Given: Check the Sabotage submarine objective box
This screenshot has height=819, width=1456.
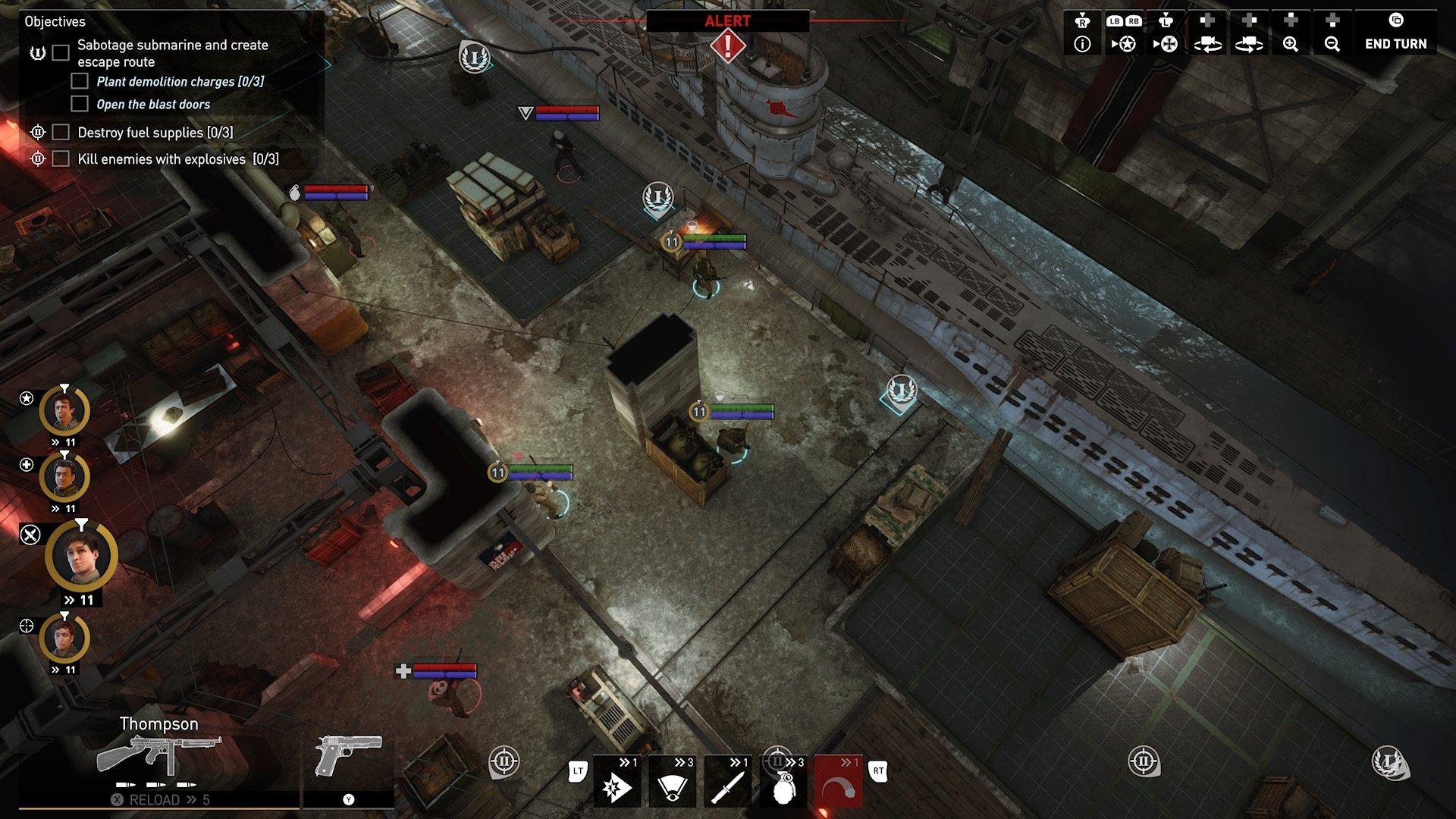Looking at the screenshot, I should [59, 52].
